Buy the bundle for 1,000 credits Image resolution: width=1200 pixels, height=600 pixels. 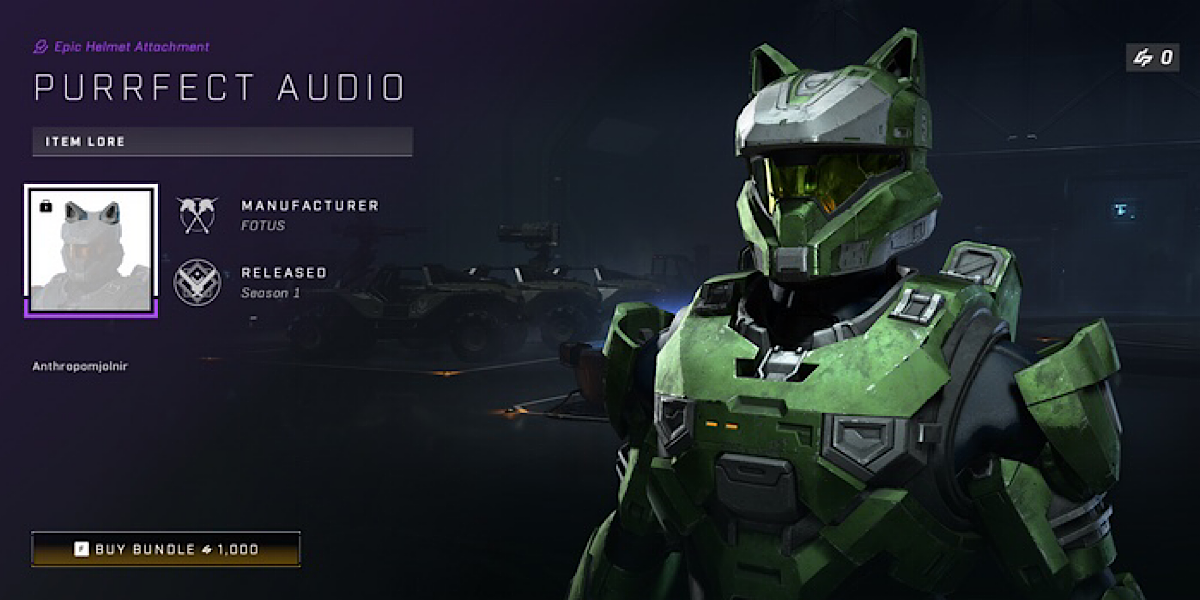click(166, 549)
